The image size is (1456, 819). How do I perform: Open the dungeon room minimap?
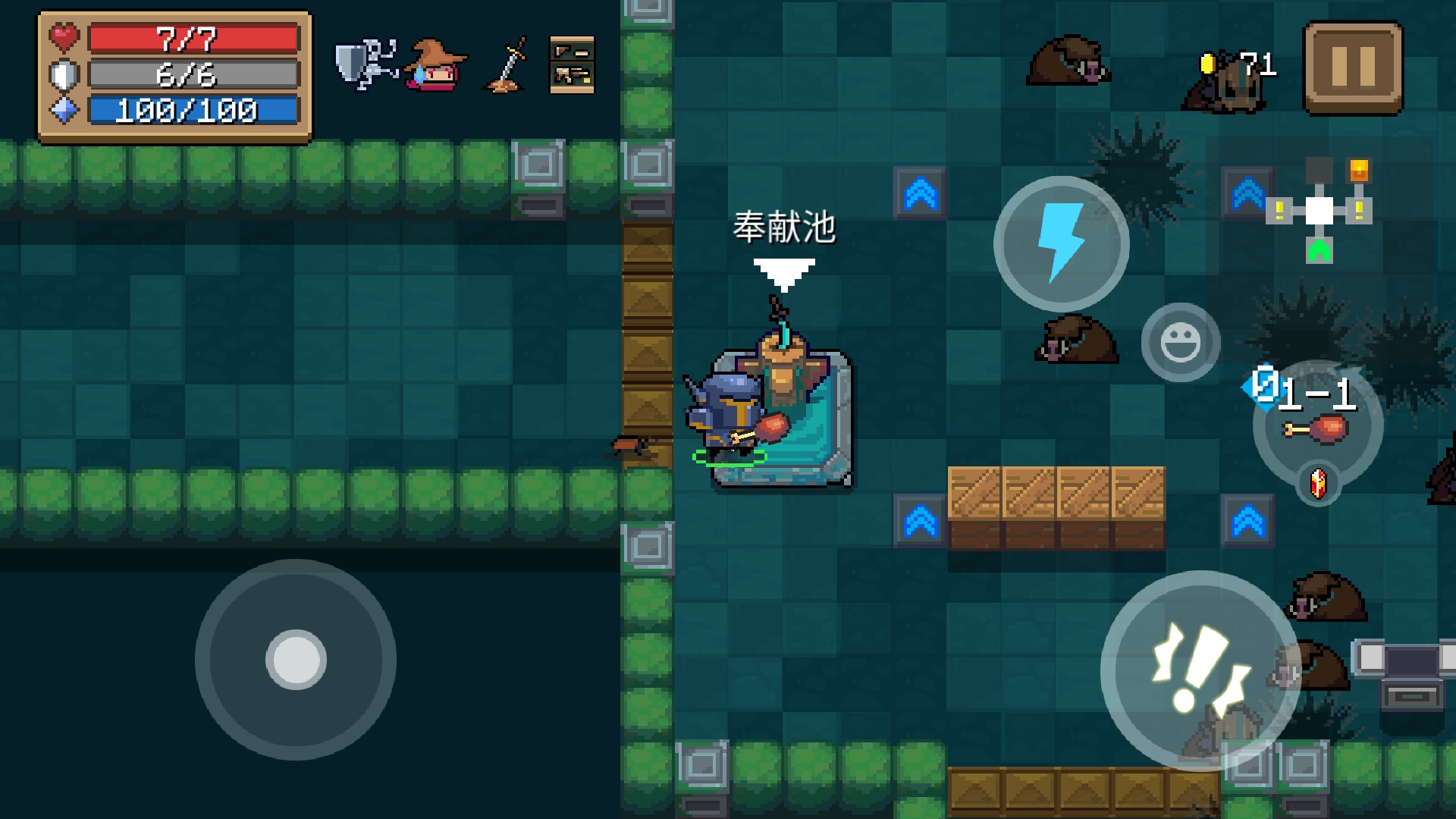[x=1319, y=210]
